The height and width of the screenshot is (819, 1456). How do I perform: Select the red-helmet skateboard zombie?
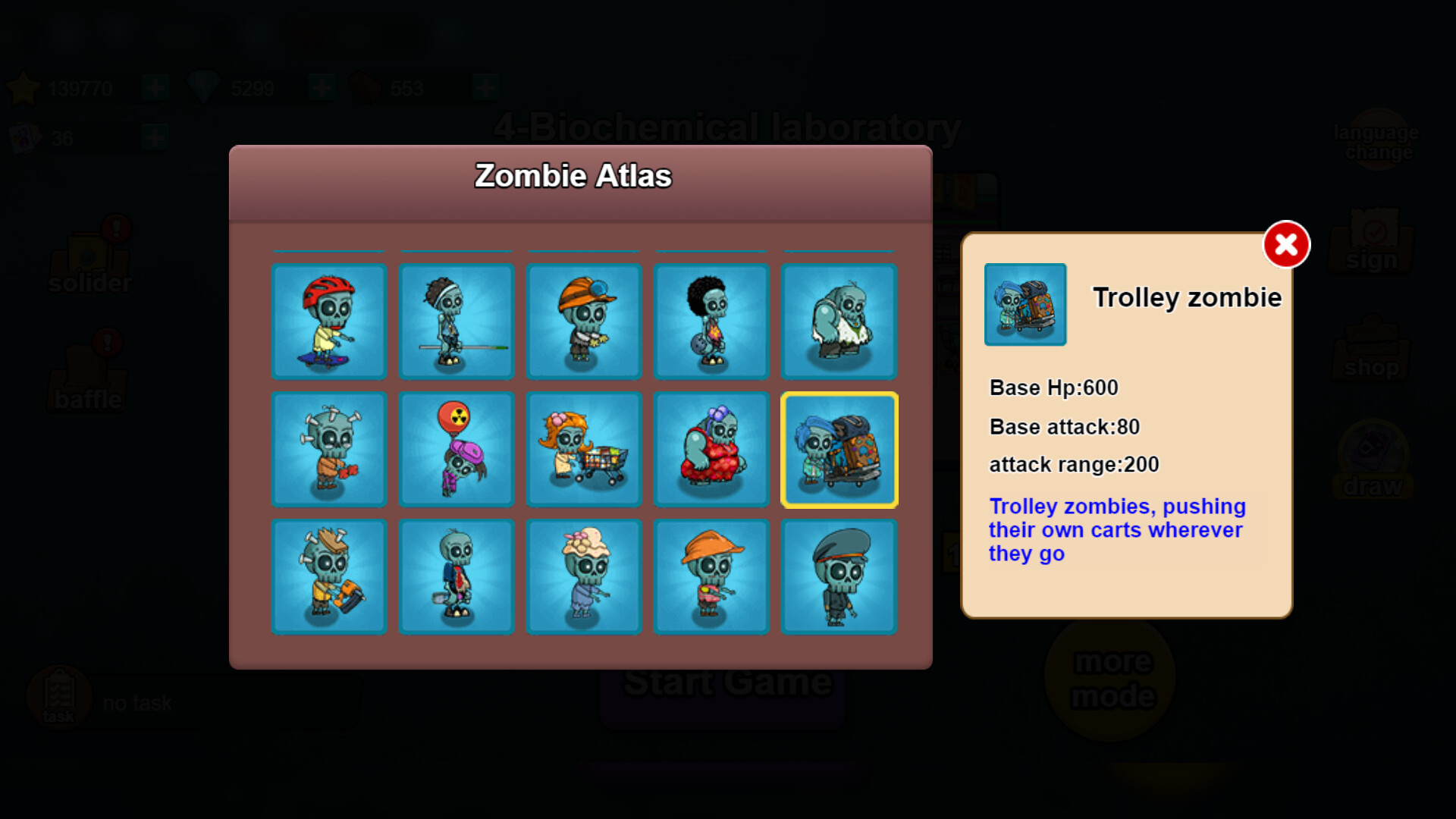pyautogui.click(x=329, y=322)
